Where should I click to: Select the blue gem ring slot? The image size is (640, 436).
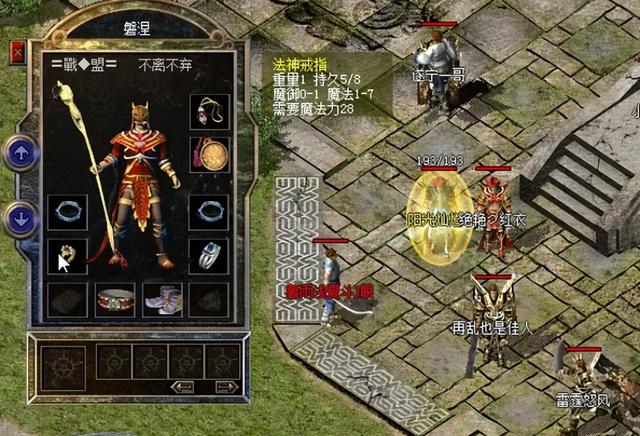(x=208, y=255)
